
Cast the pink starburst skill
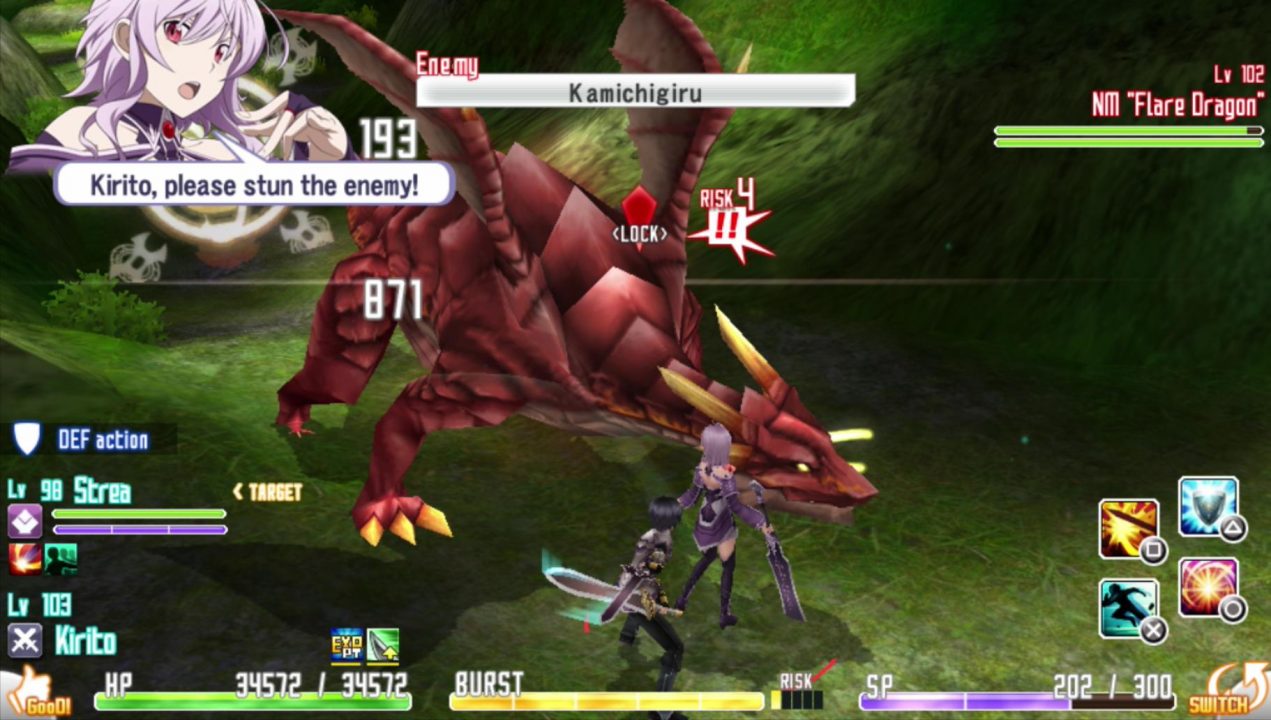[x=1208, y=587]
